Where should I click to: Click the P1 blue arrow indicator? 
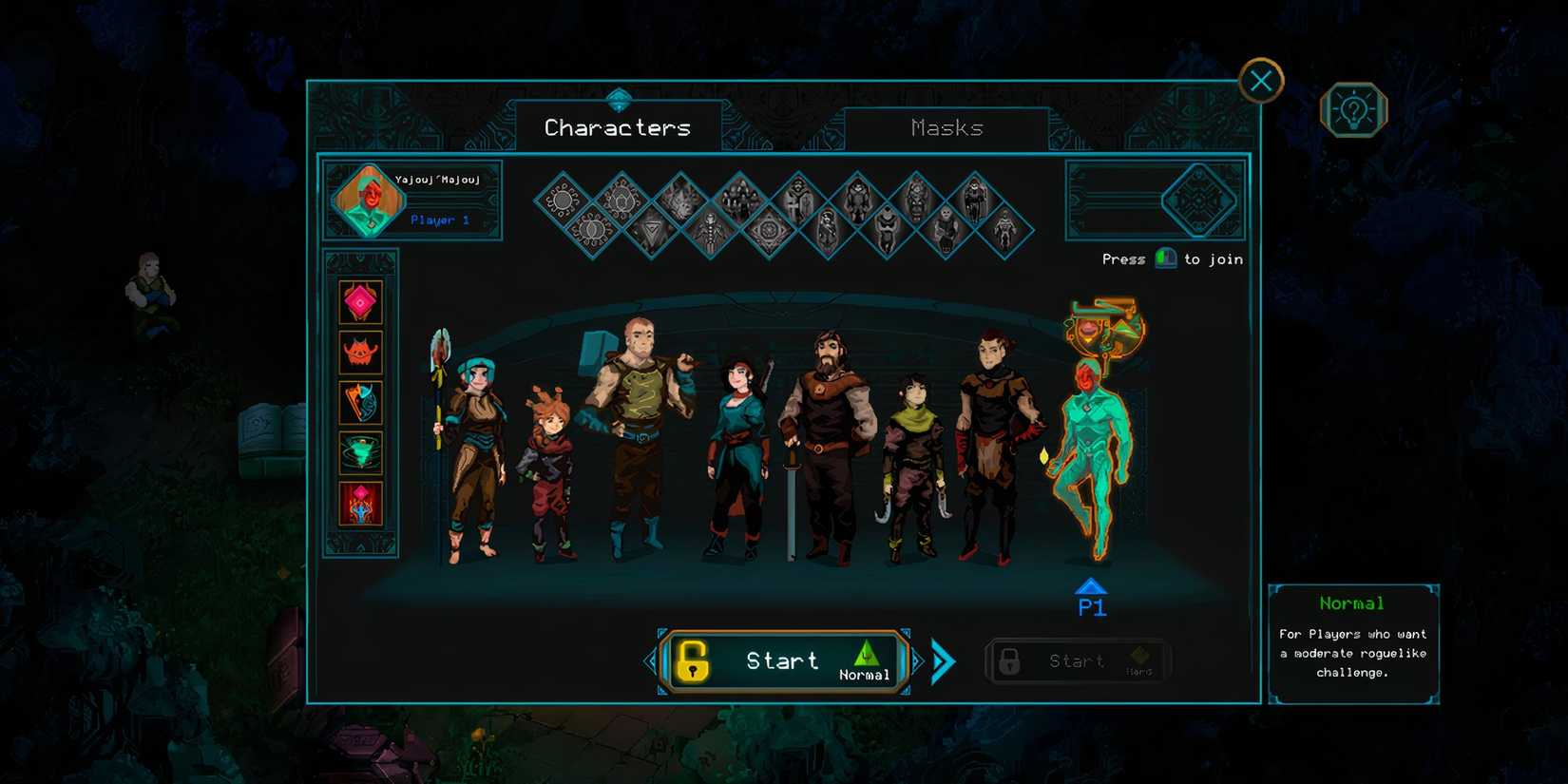[1090, 586]
